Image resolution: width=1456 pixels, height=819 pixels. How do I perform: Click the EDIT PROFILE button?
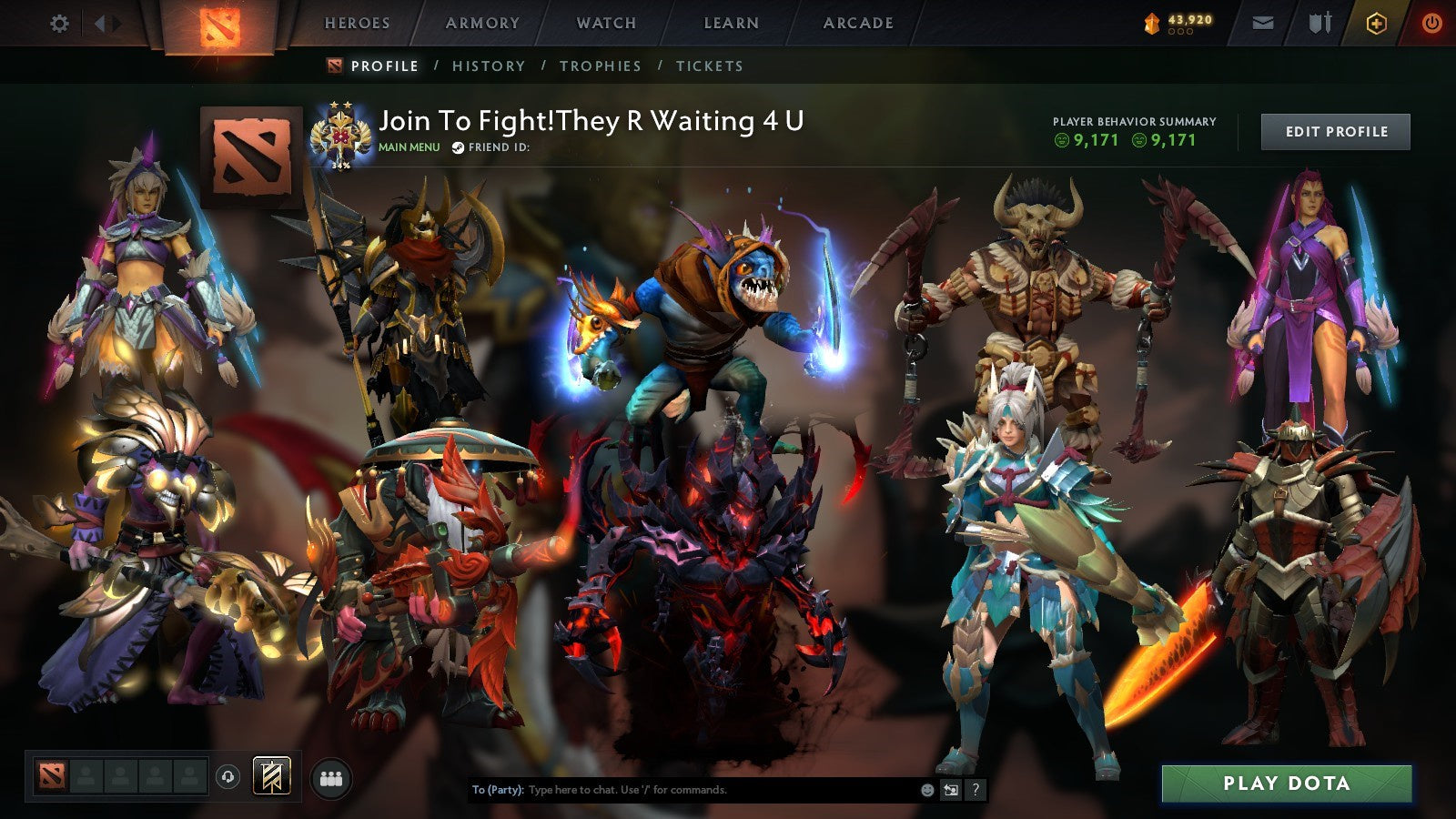(x=1334, y=131)
